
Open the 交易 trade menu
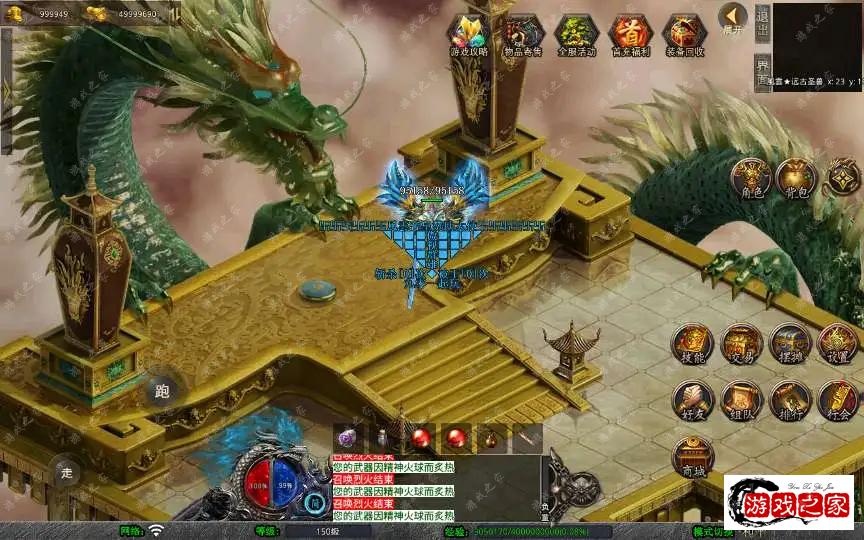pos(741,343)
